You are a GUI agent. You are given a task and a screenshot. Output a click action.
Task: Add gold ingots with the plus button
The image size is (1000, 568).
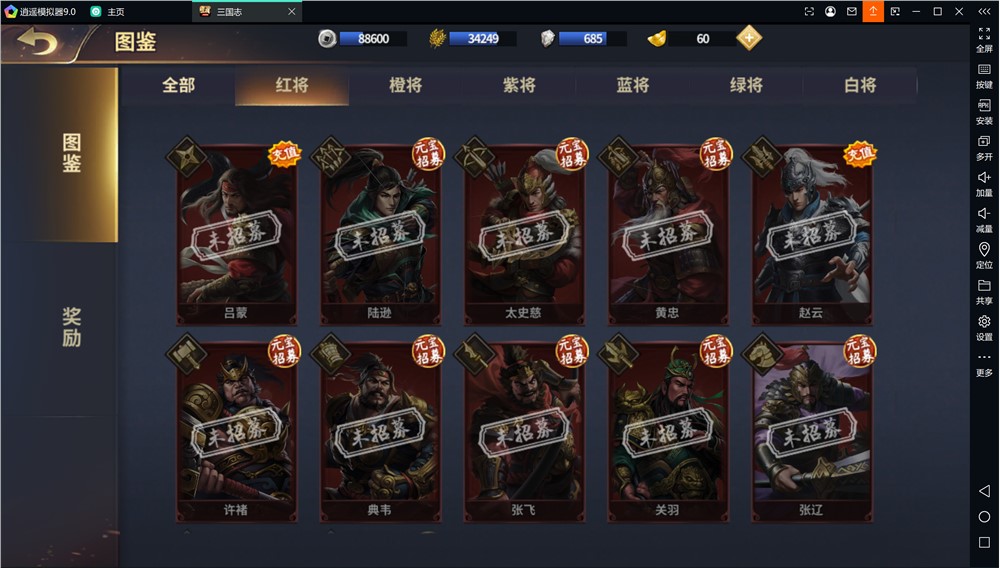click(749, 38)
